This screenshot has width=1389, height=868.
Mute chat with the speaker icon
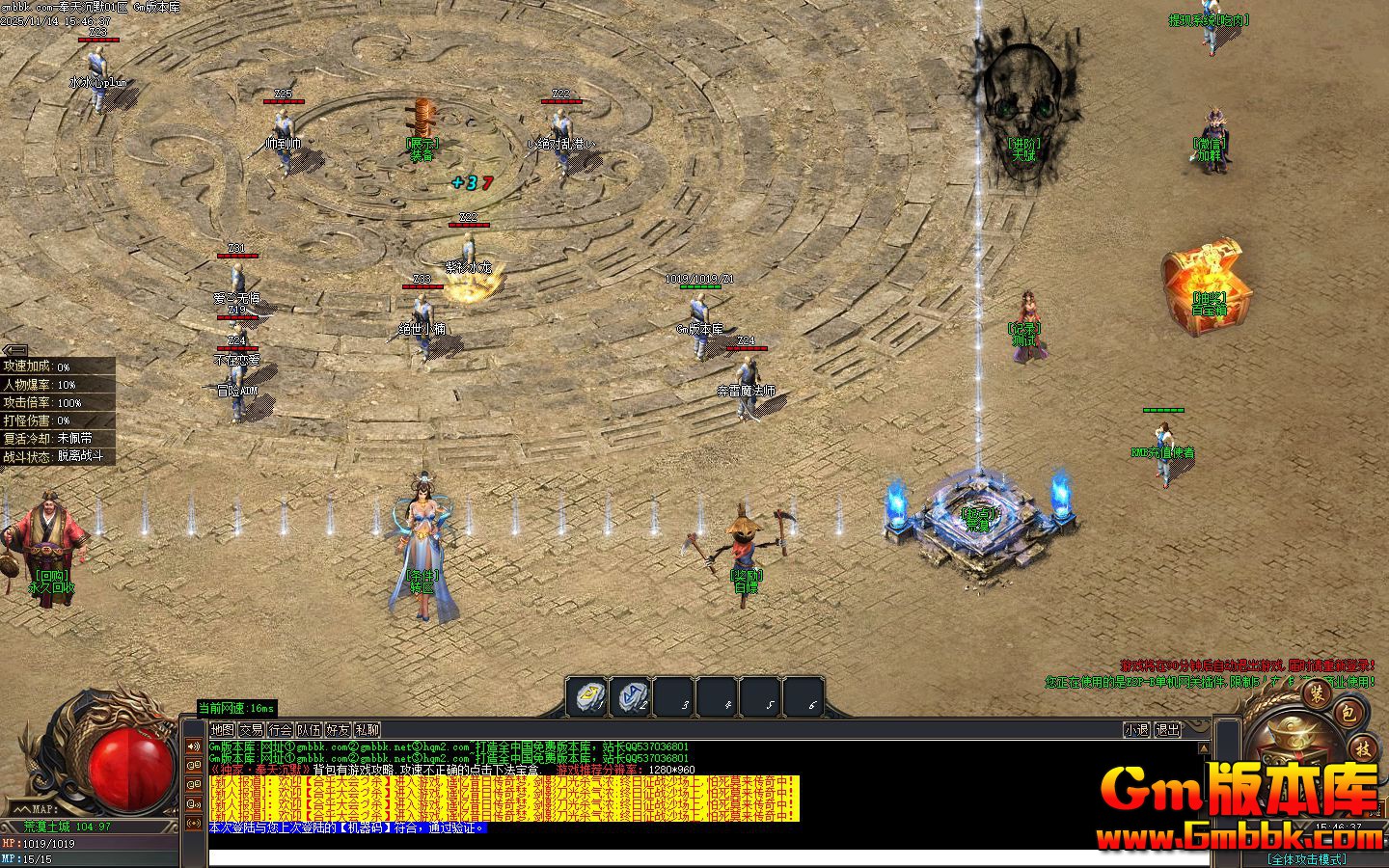193,745
